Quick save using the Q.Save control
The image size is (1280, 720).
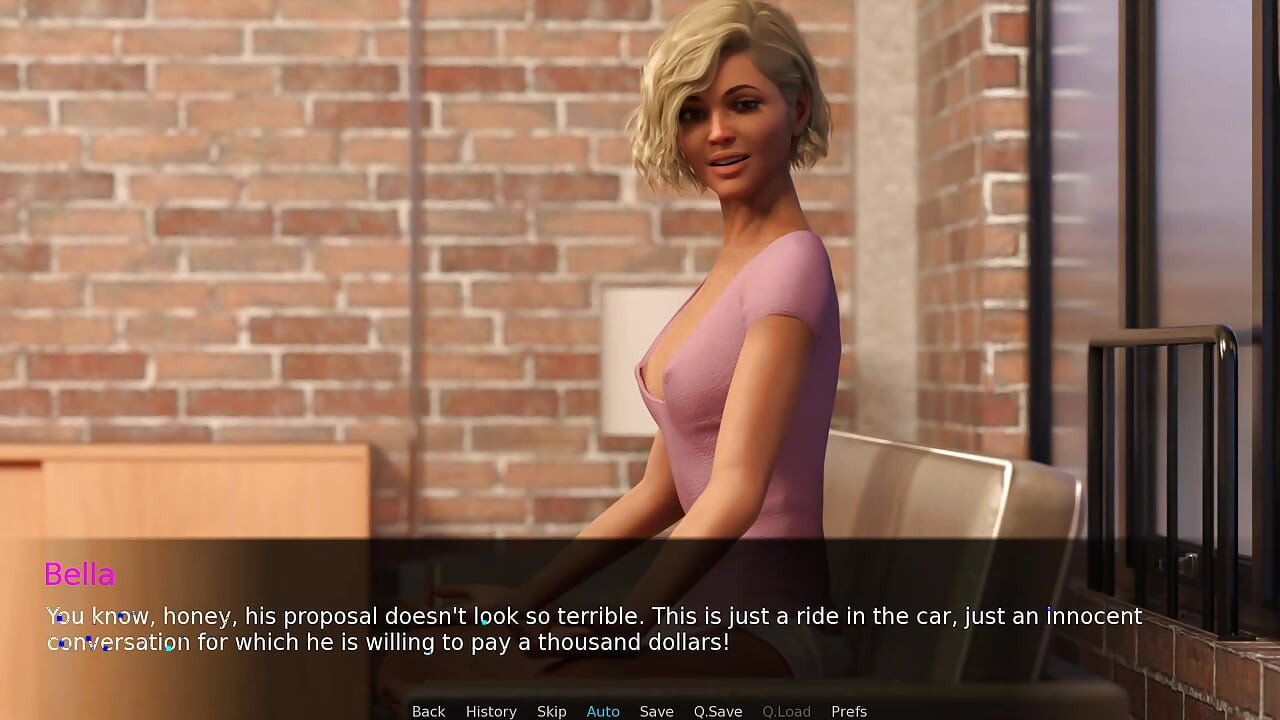(x=717, y=711)
